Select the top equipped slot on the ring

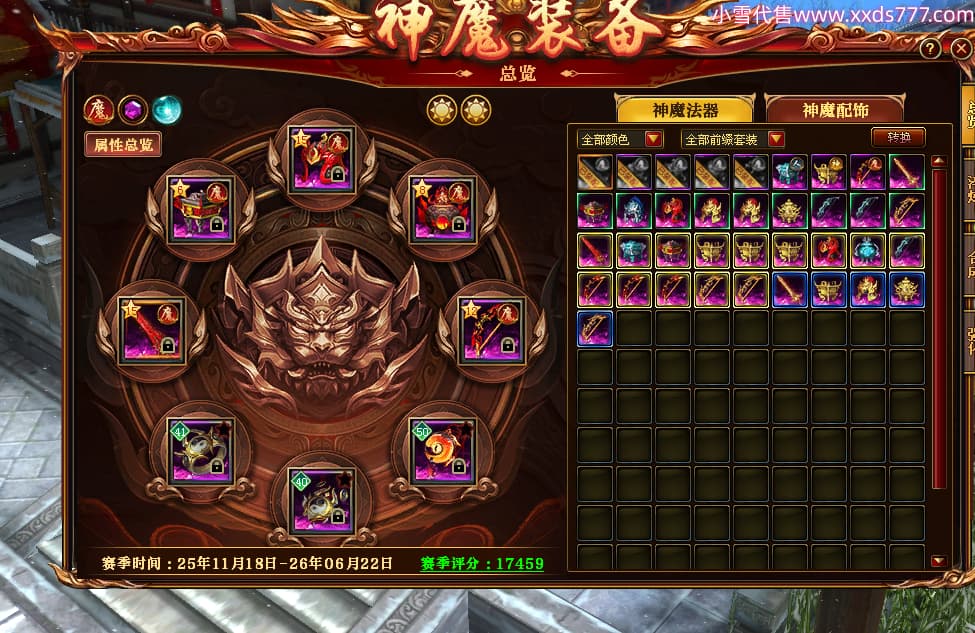[320, 158]
